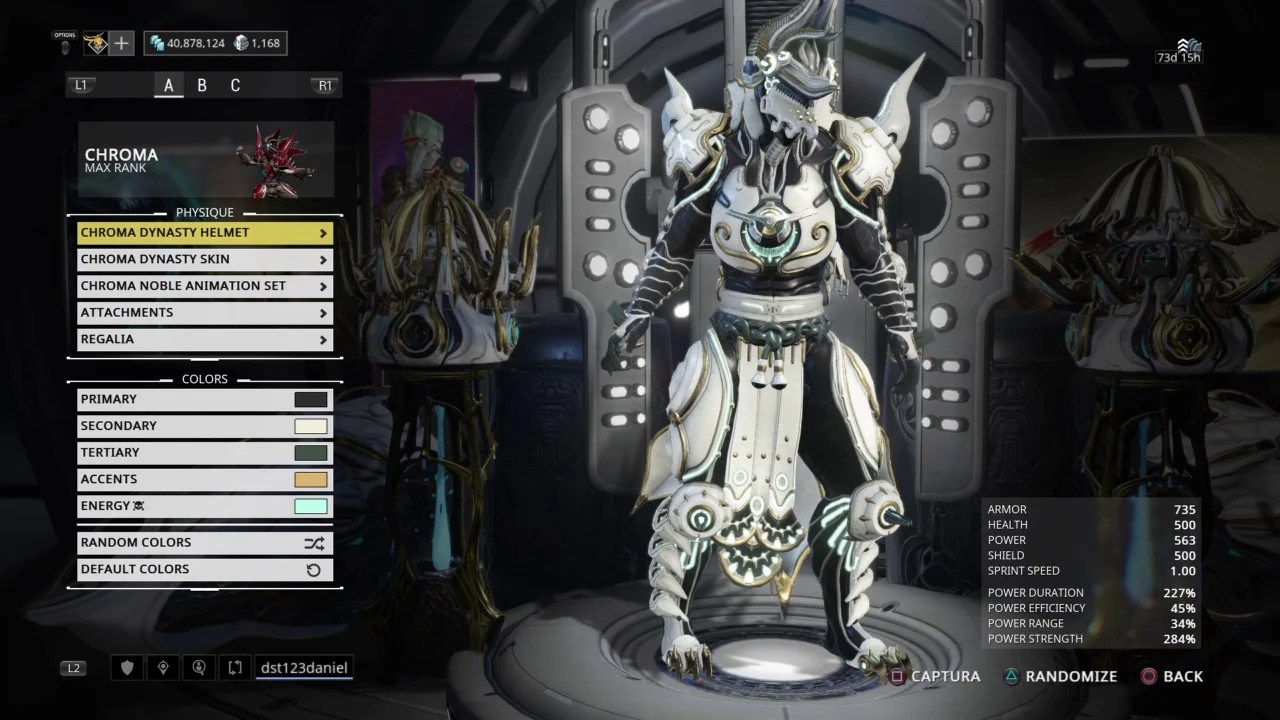Open the Attachments menu

pyautogui.click(x=204, y=313)
